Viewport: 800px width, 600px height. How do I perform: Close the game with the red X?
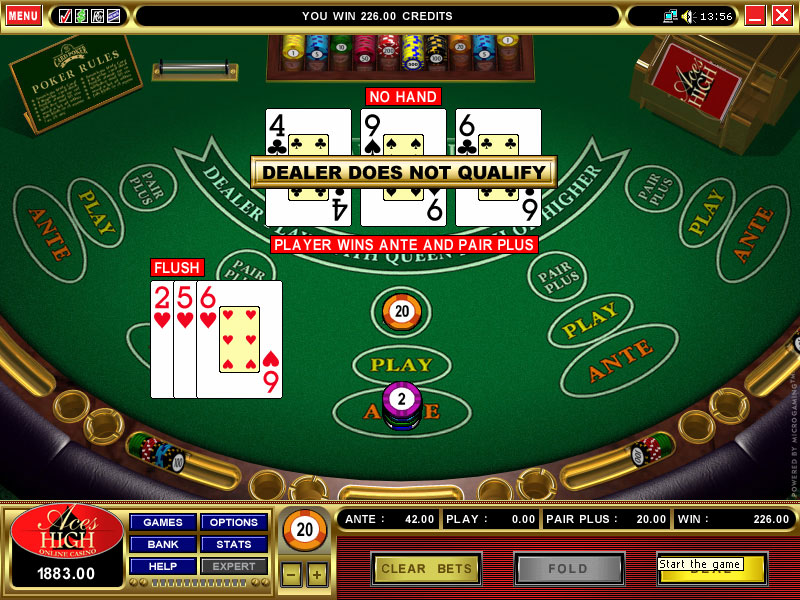(781, 16)
